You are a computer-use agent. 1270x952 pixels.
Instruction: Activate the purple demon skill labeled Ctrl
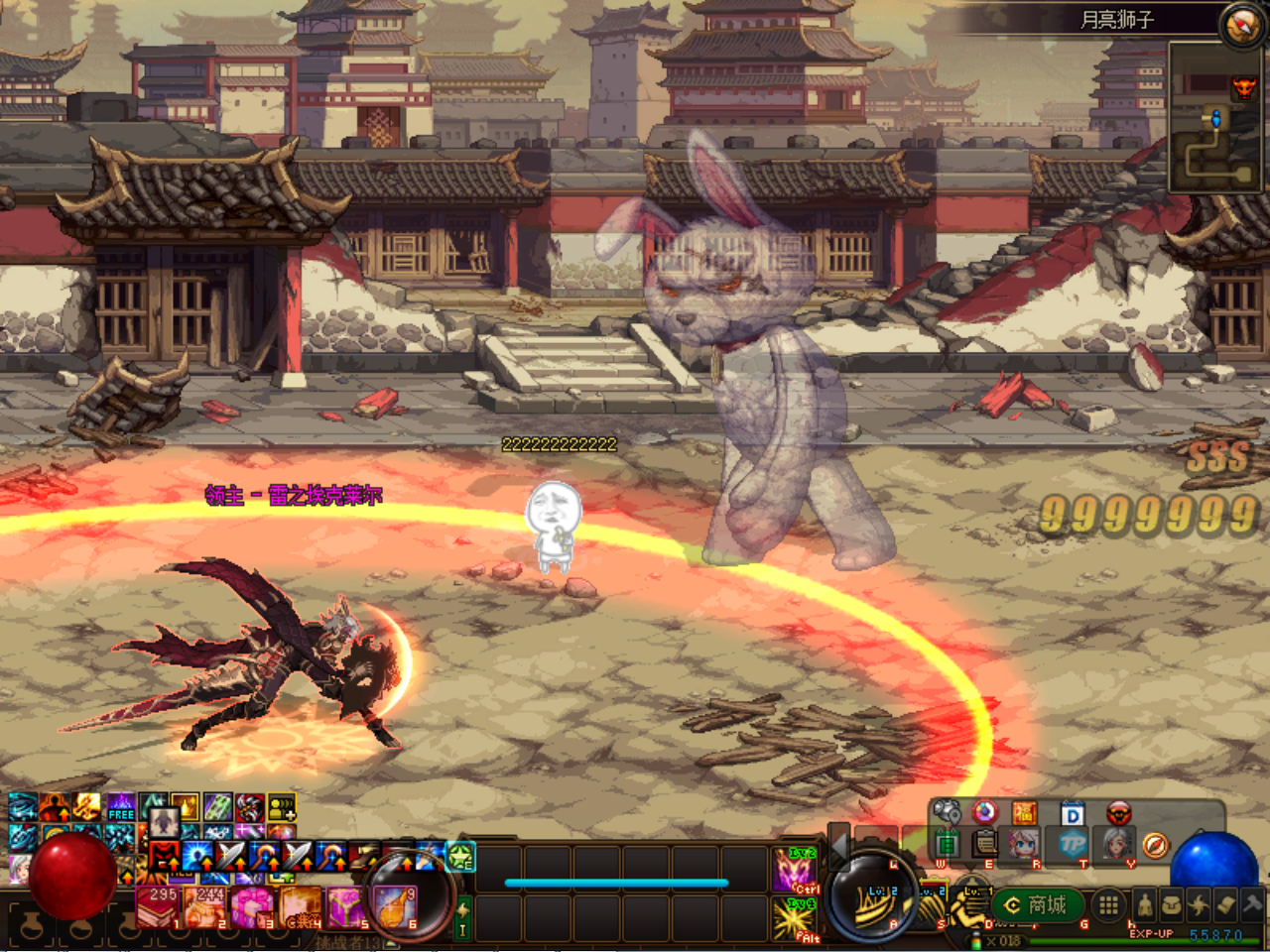click(794, 872)
